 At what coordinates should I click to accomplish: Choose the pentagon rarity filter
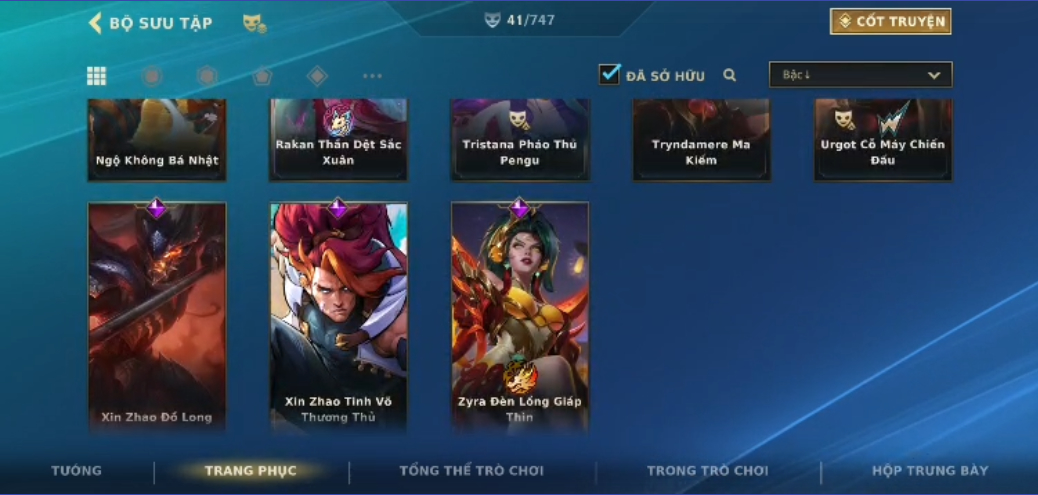(x=262, y=76)
